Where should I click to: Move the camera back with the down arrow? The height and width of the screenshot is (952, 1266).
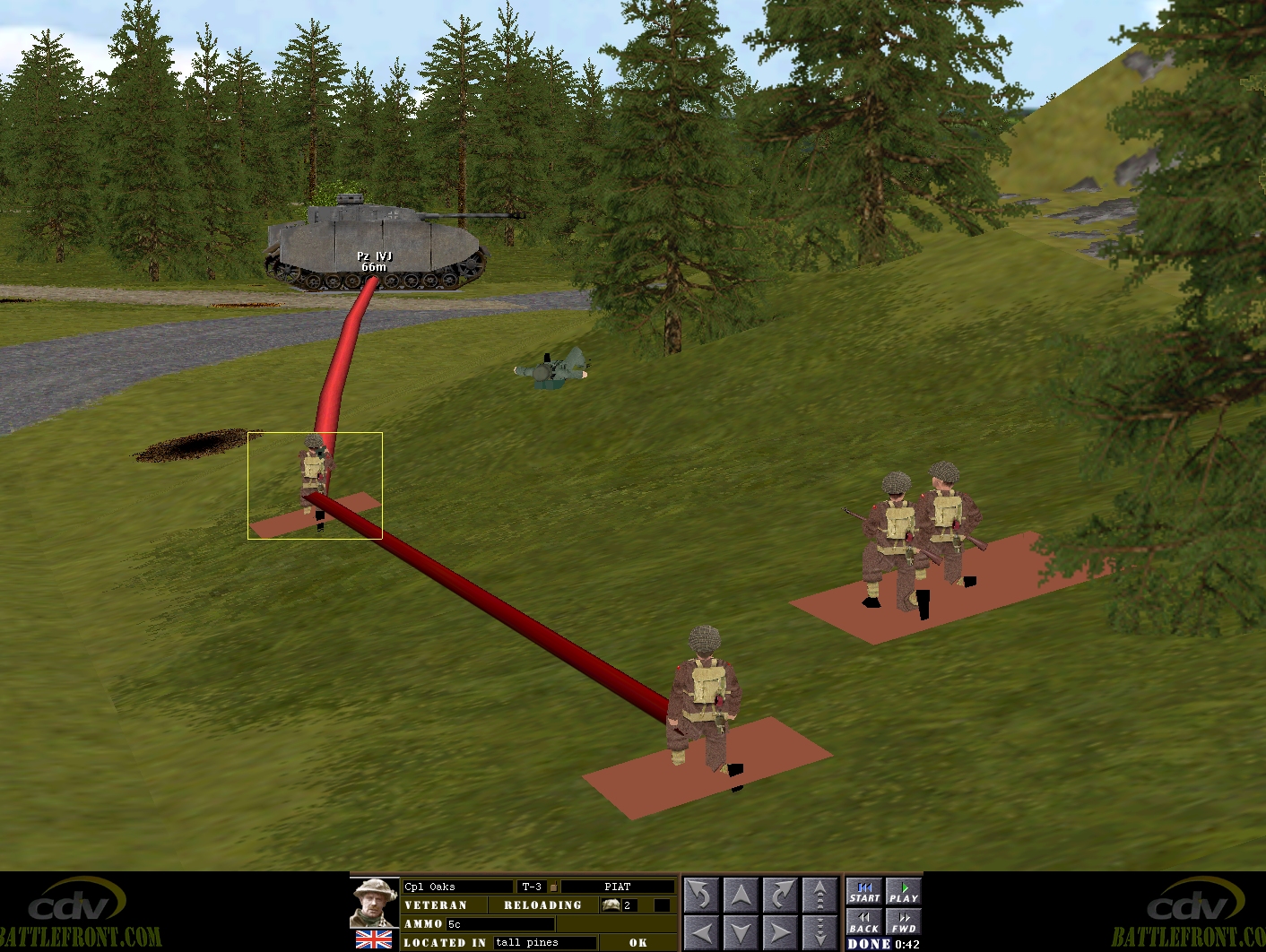(x=741, y=932)
